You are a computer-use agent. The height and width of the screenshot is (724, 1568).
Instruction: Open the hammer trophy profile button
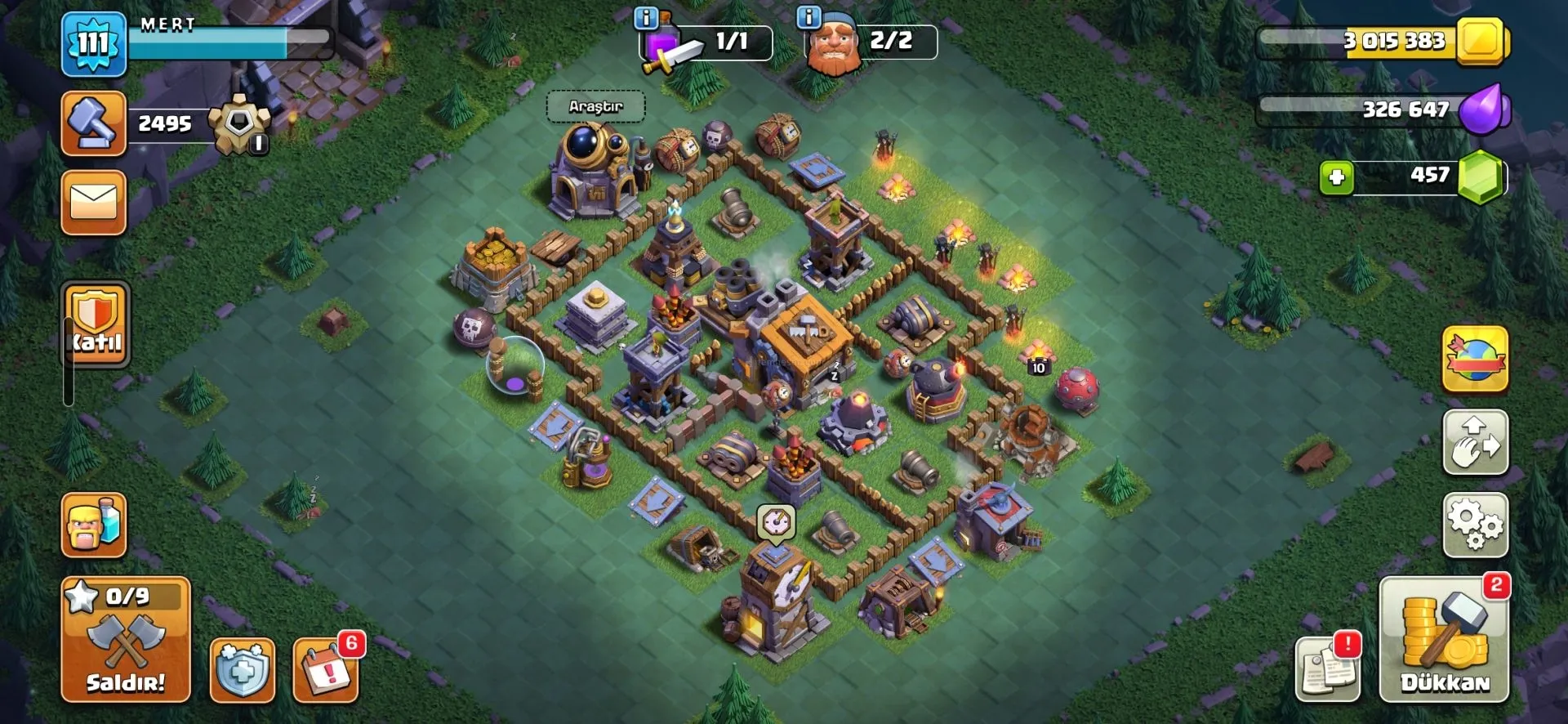[94, 123]
